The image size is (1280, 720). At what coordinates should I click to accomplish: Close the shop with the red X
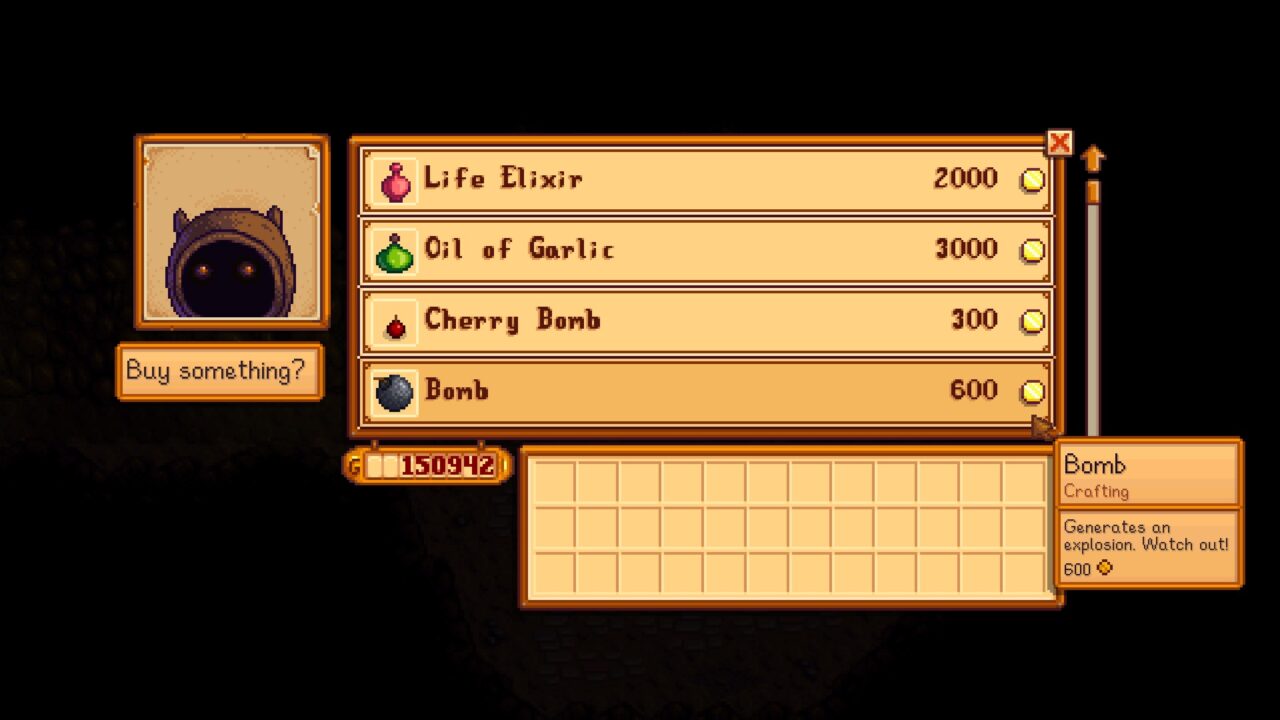(1059, 143)
